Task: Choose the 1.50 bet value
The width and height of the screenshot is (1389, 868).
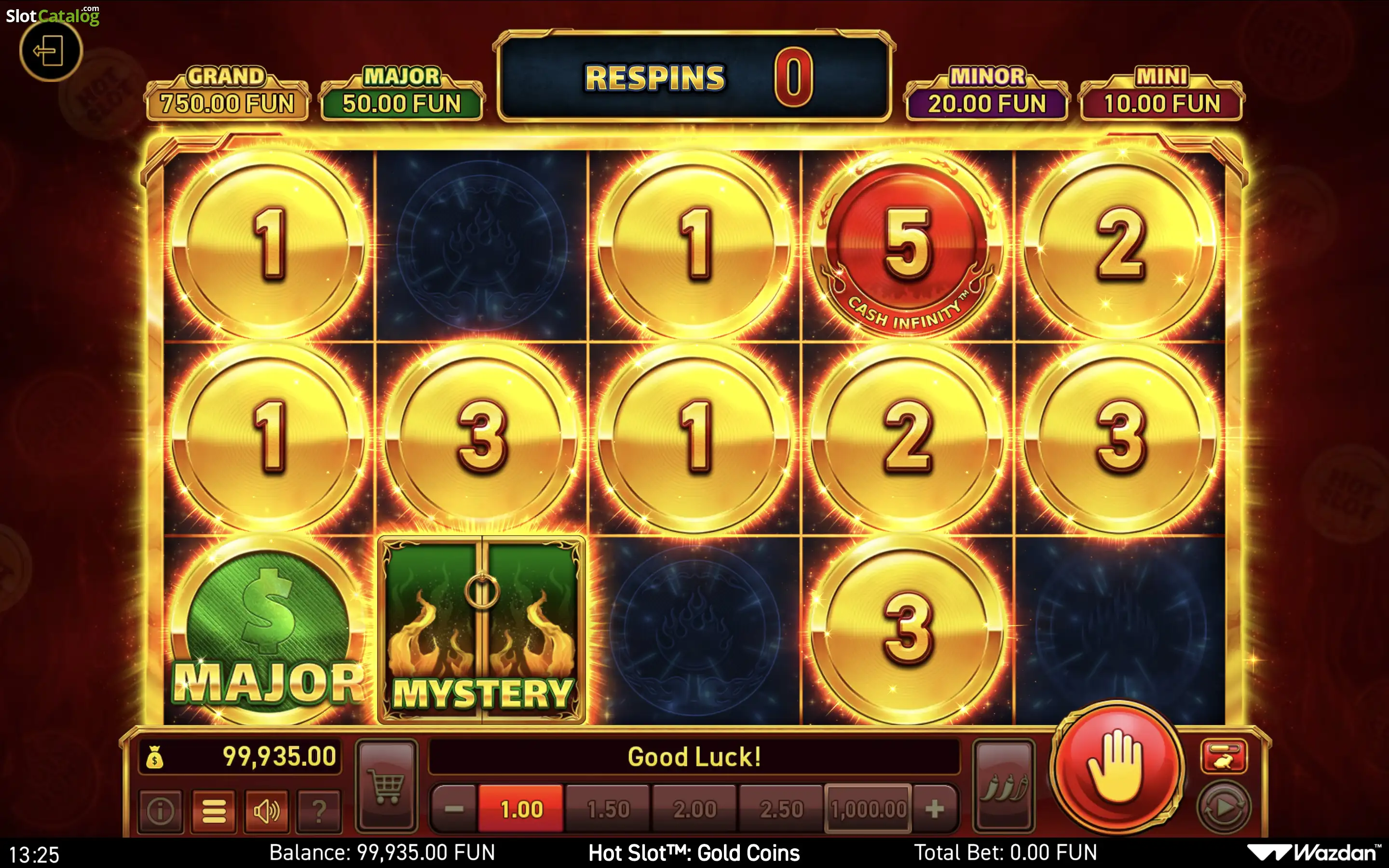Action: point(608,809)
